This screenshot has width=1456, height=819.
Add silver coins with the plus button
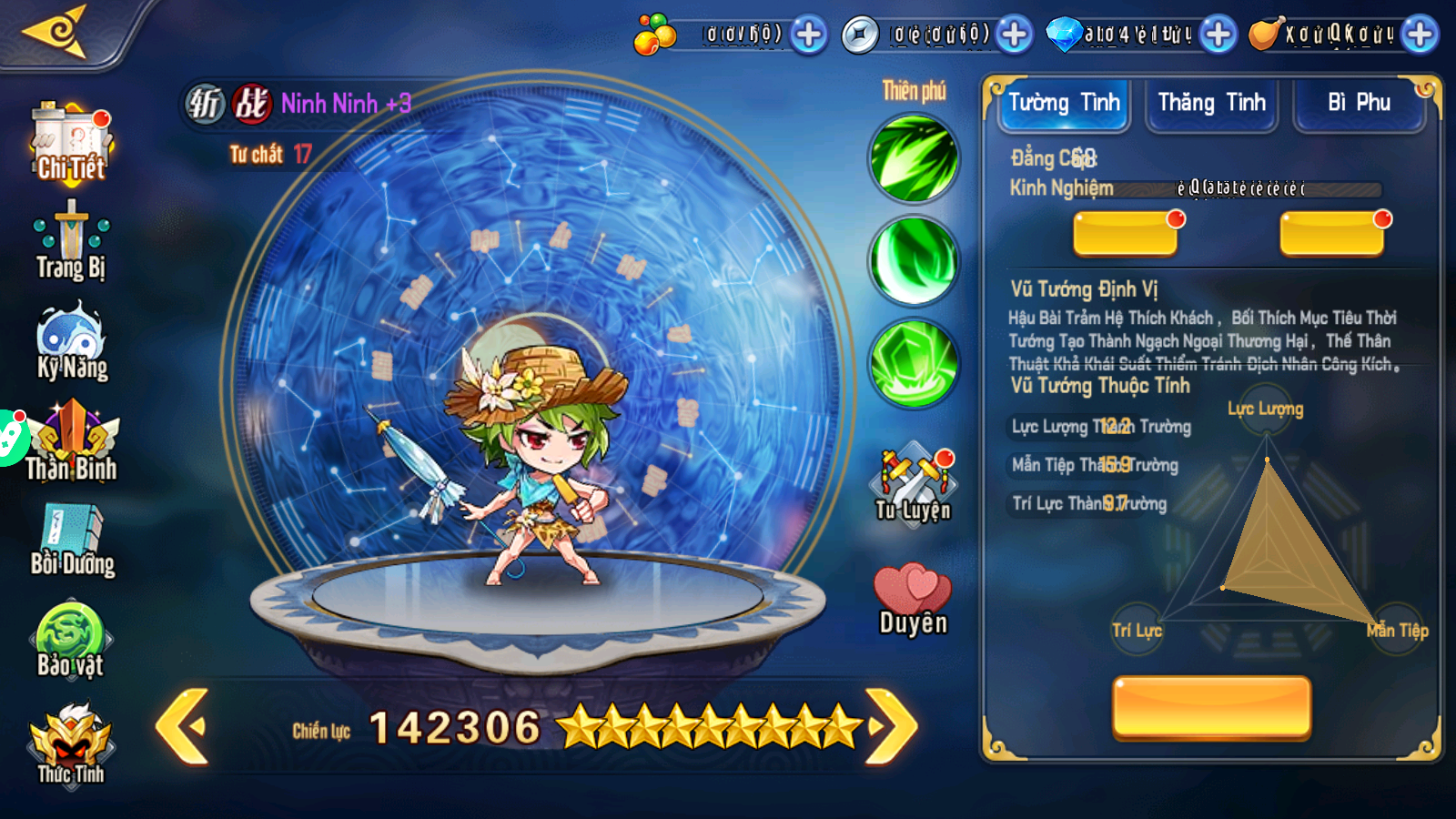[x=1014, y=35]
